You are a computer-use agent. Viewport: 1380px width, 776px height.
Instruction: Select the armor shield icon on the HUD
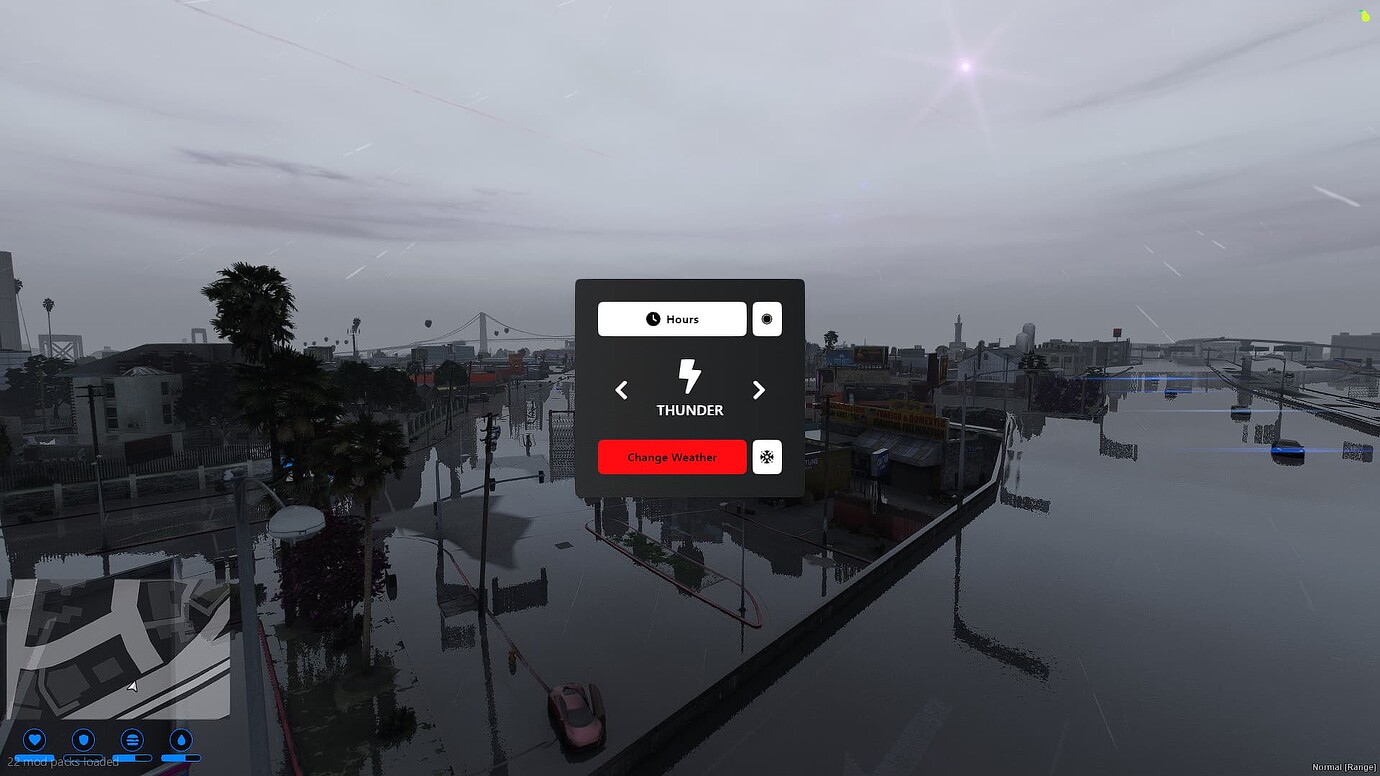(84, 741)
